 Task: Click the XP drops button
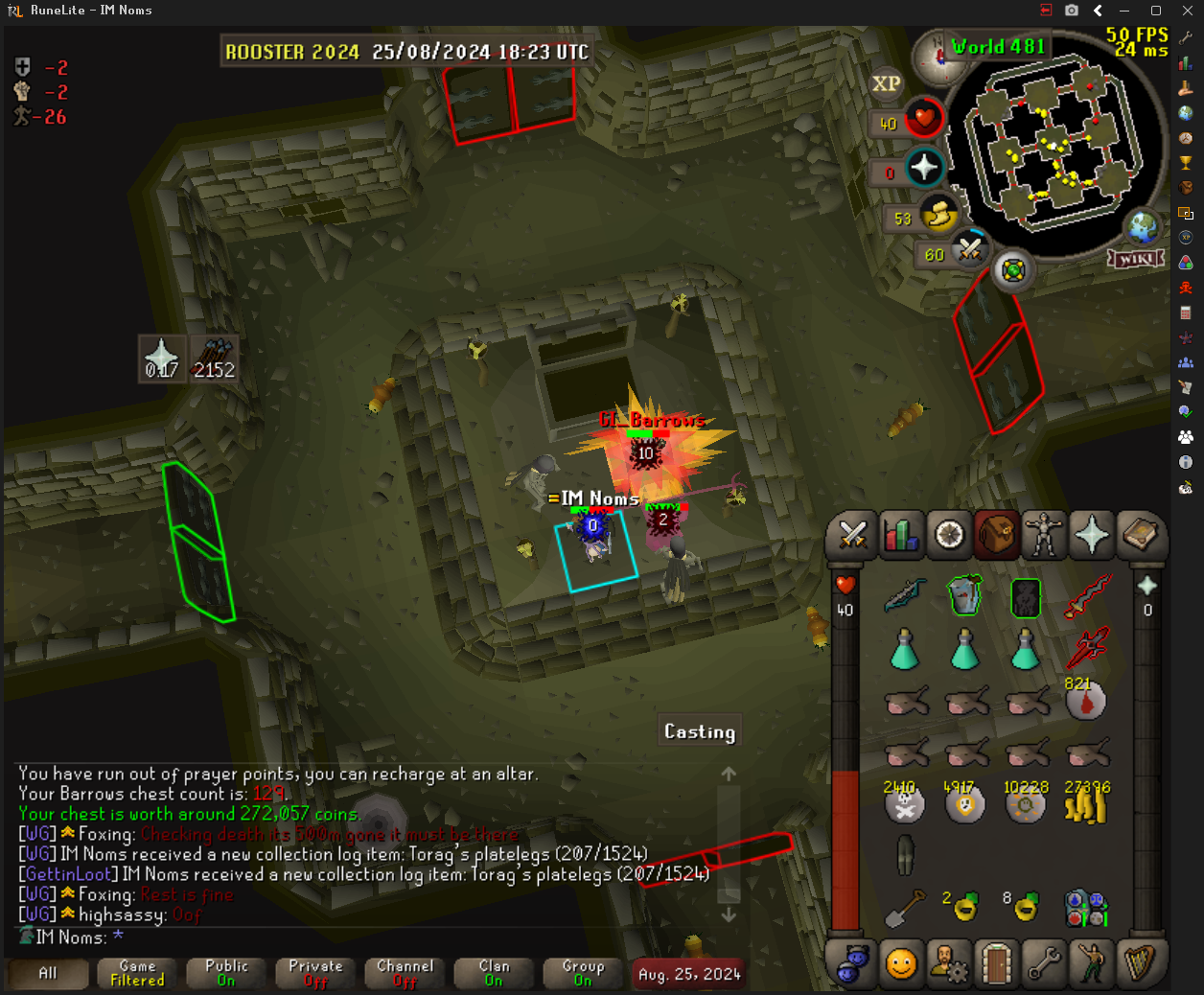(x=886, y=84)
